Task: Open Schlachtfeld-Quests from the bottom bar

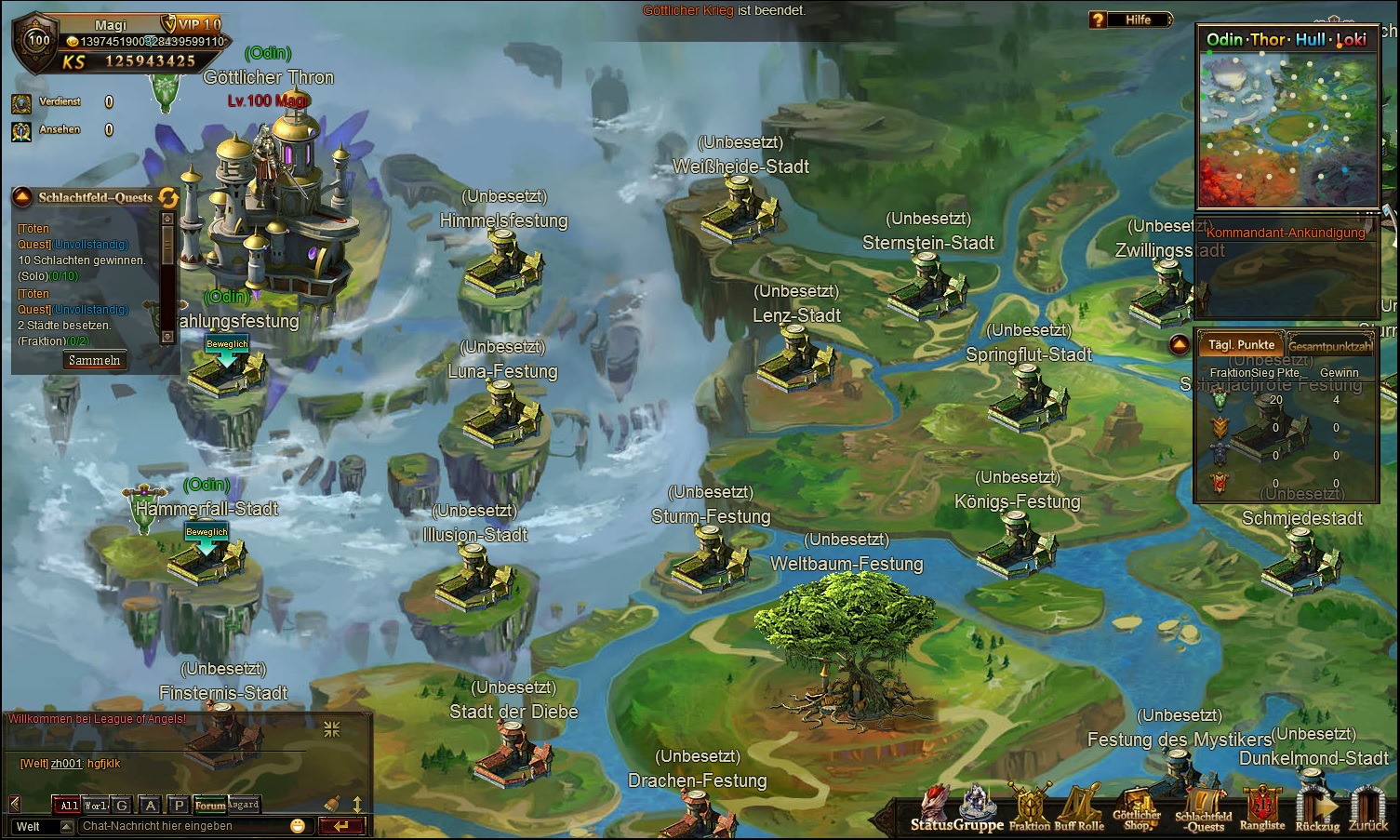Action: pyautogui.click(x=1204, y=807)
